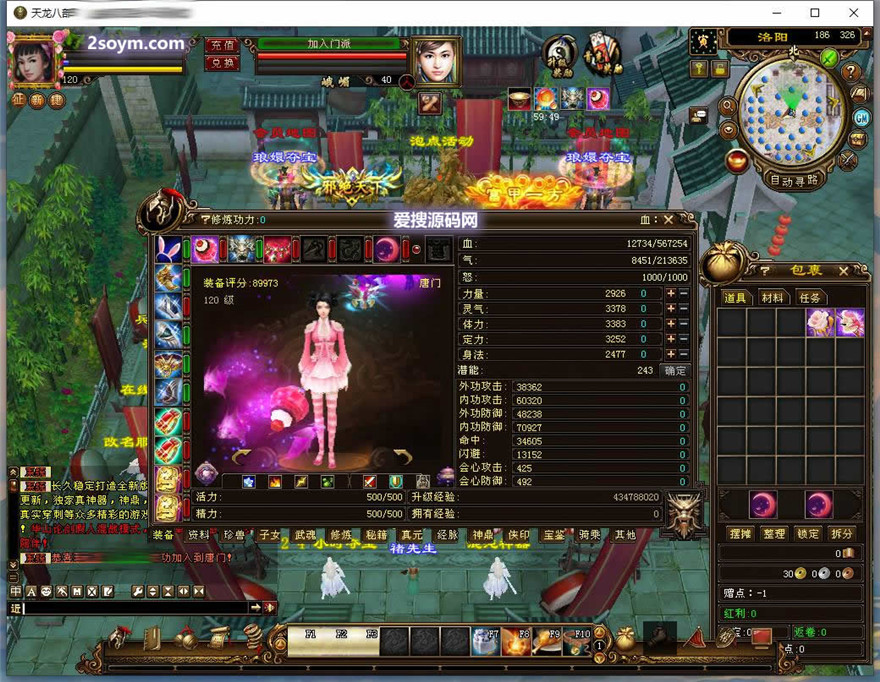Confirm attribute points with 确定 button

[676, 370]
